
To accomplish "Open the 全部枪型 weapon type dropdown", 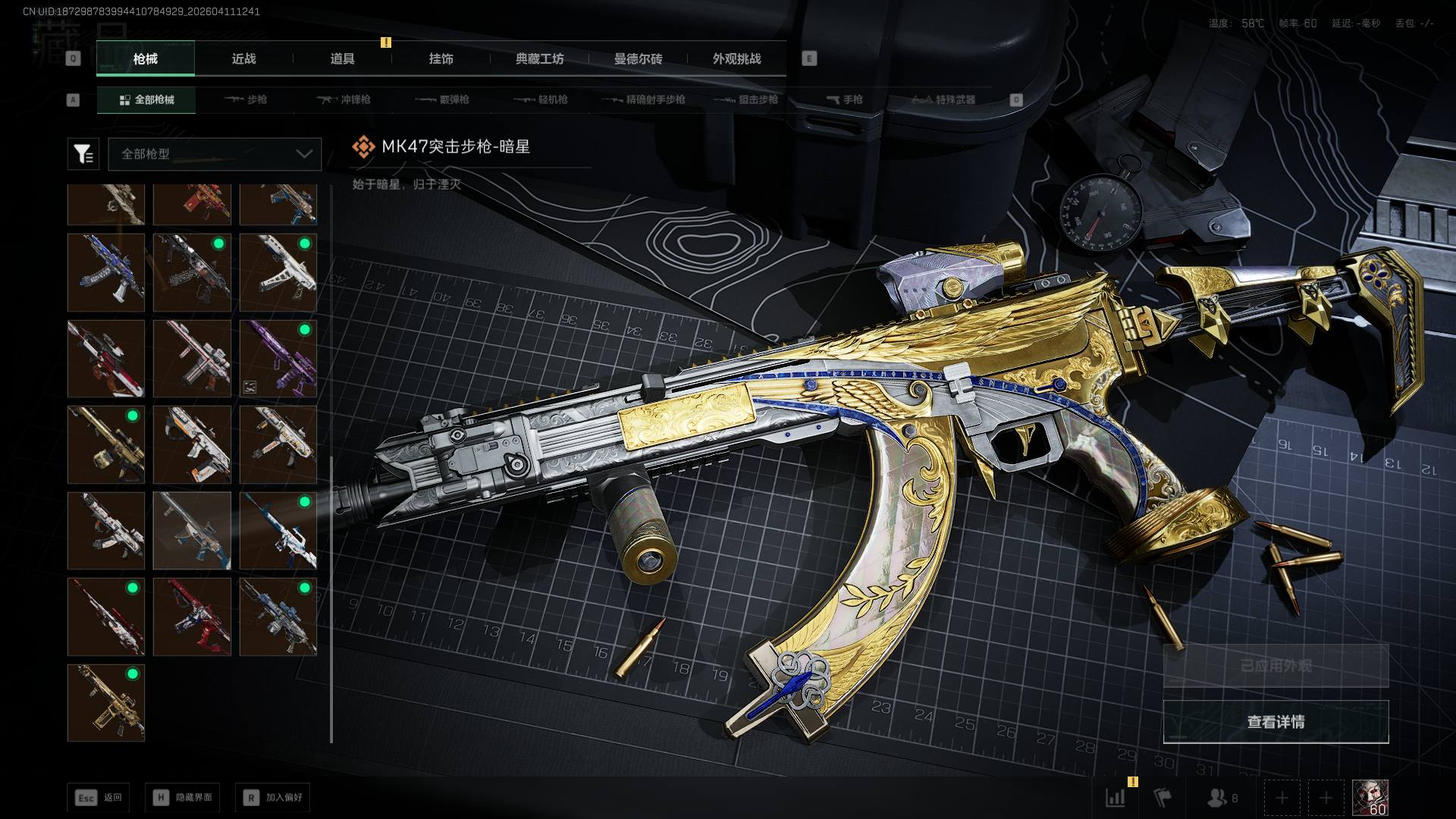I will pyautogui.click(x=215, y=154).
